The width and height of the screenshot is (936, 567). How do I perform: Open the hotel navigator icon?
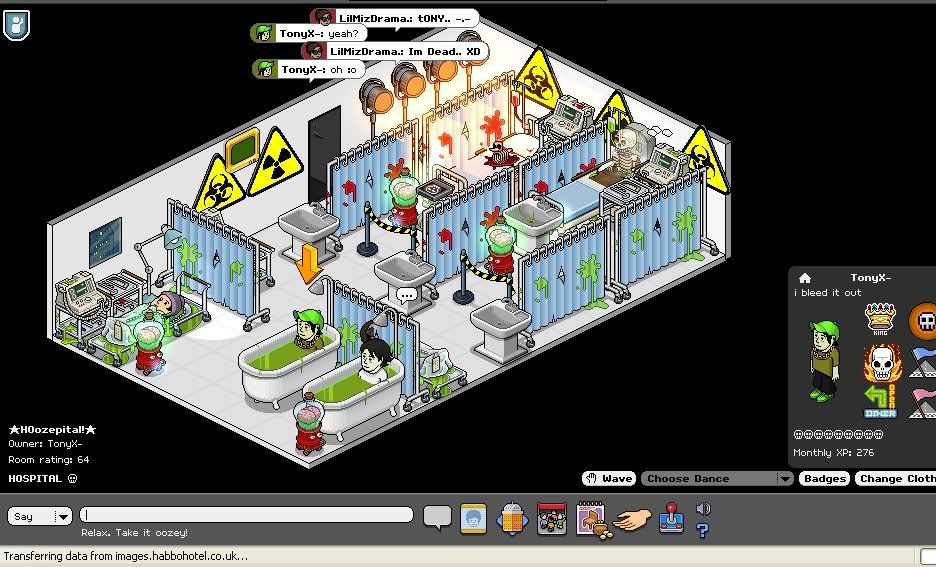click(x=511, y=518)
